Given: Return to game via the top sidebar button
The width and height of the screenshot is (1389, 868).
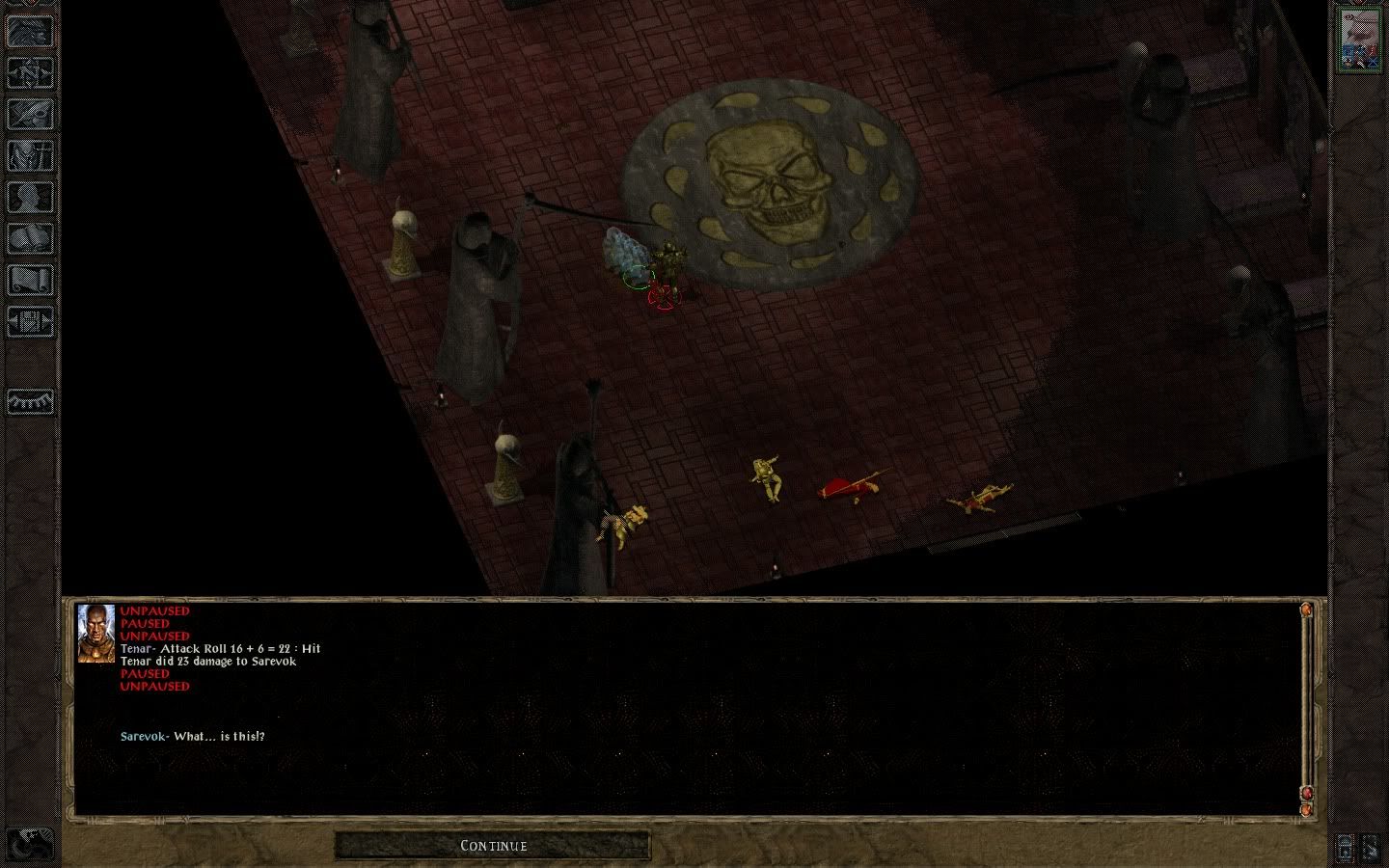Looking at the screenshot, I should (x=31, y=32).
